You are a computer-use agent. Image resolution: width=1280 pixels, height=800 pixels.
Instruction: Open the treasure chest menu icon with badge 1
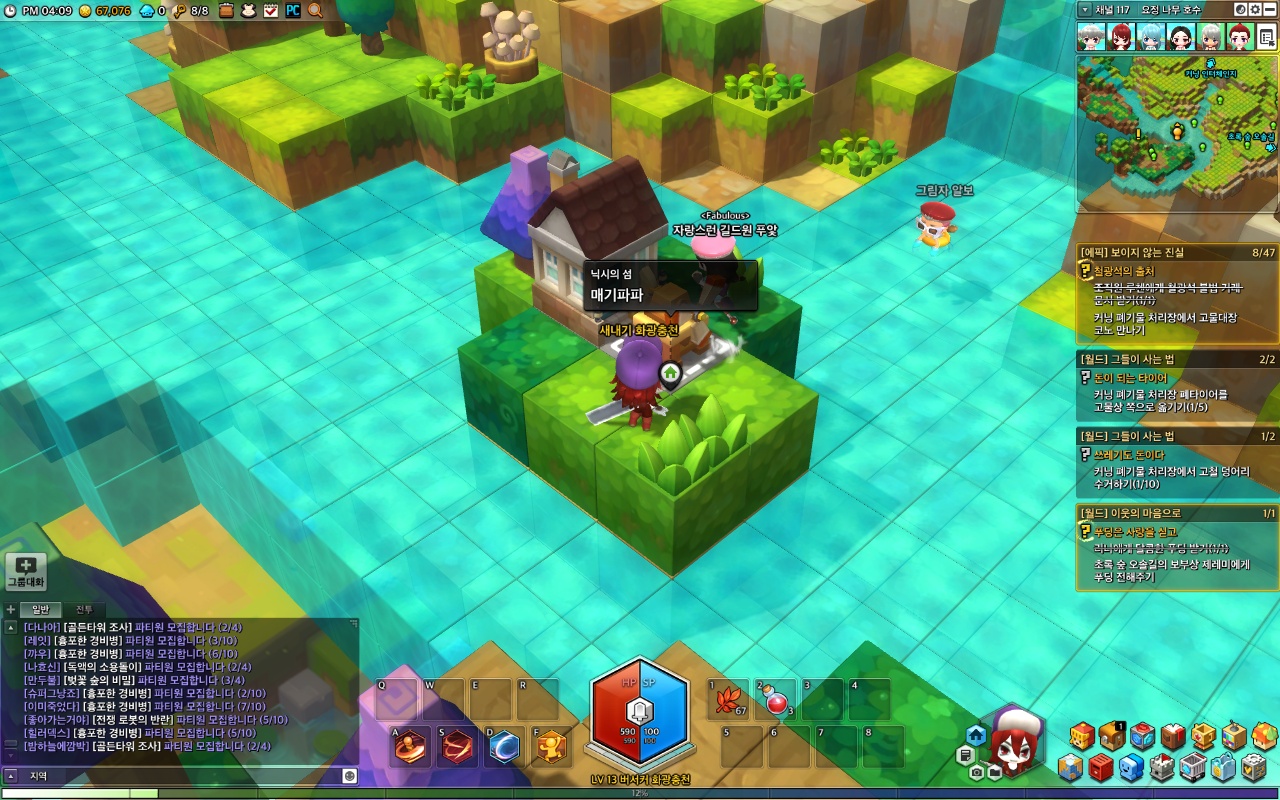pos(1112,736)
